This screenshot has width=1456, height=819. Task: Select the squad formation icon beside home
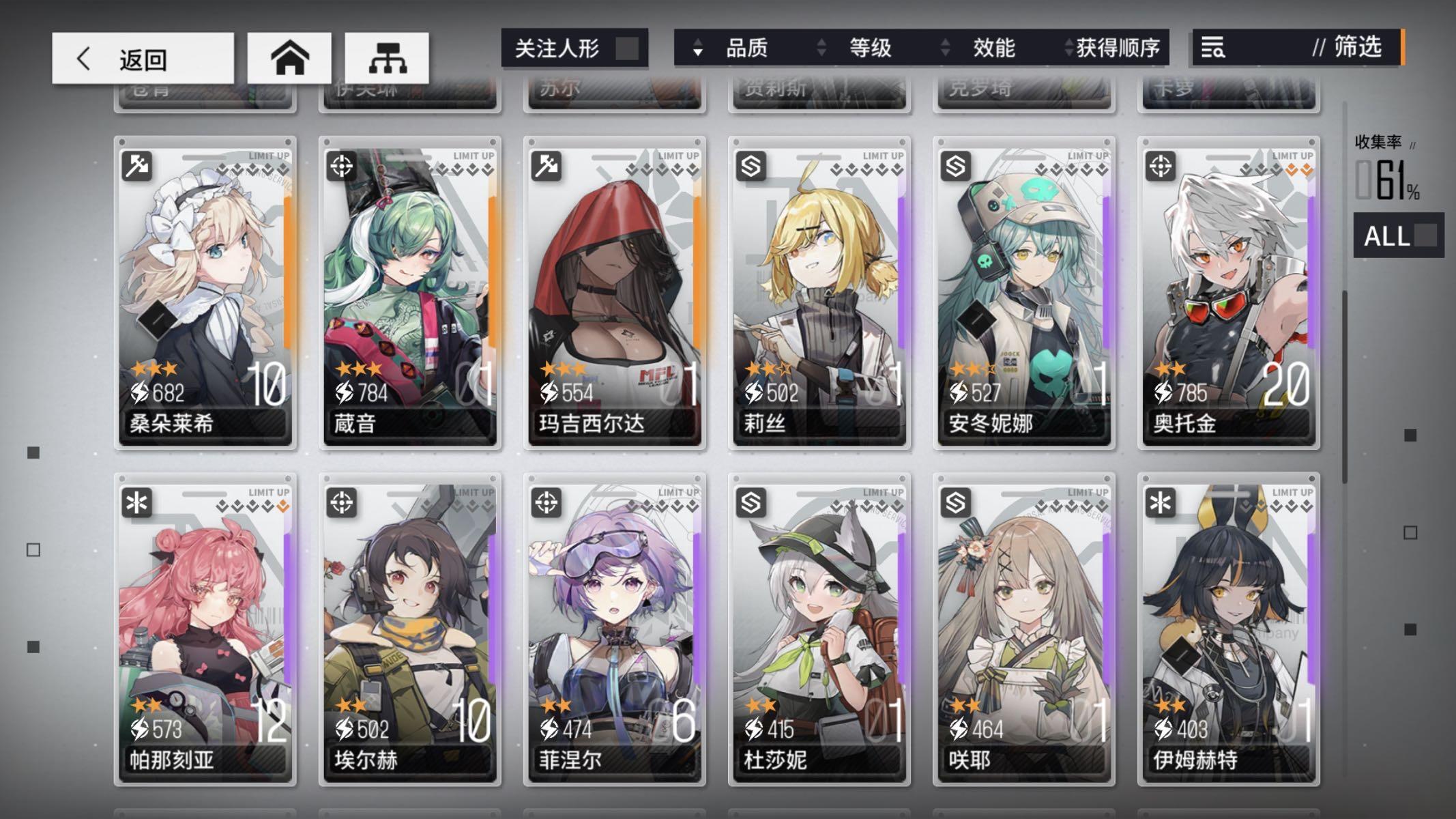[x=386, y=58]
